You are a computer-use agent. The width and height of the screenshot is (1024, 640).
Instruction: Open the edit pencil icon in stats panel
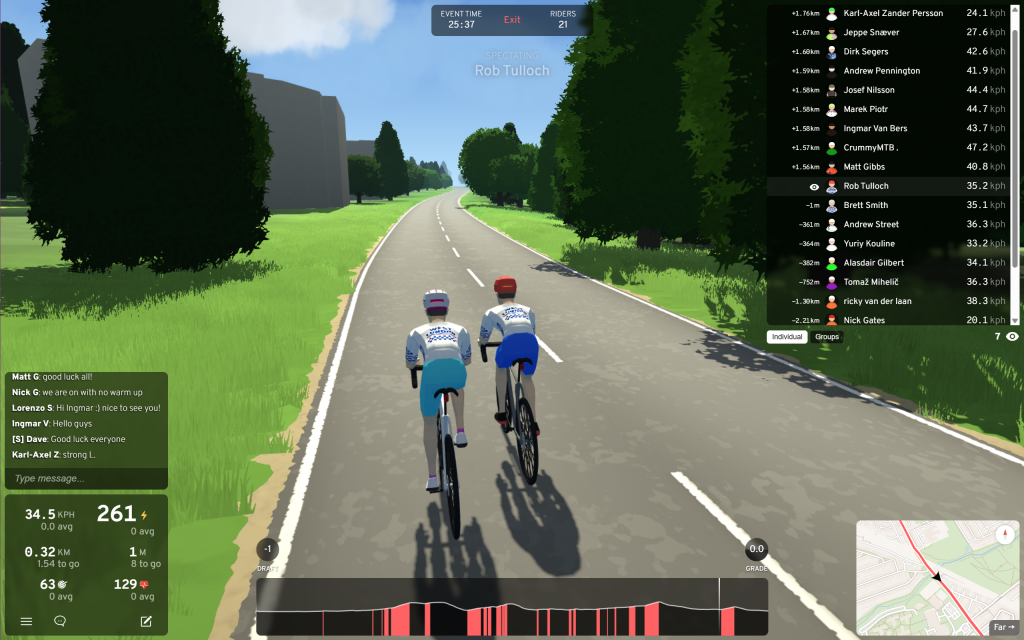[x=146, y=621]
